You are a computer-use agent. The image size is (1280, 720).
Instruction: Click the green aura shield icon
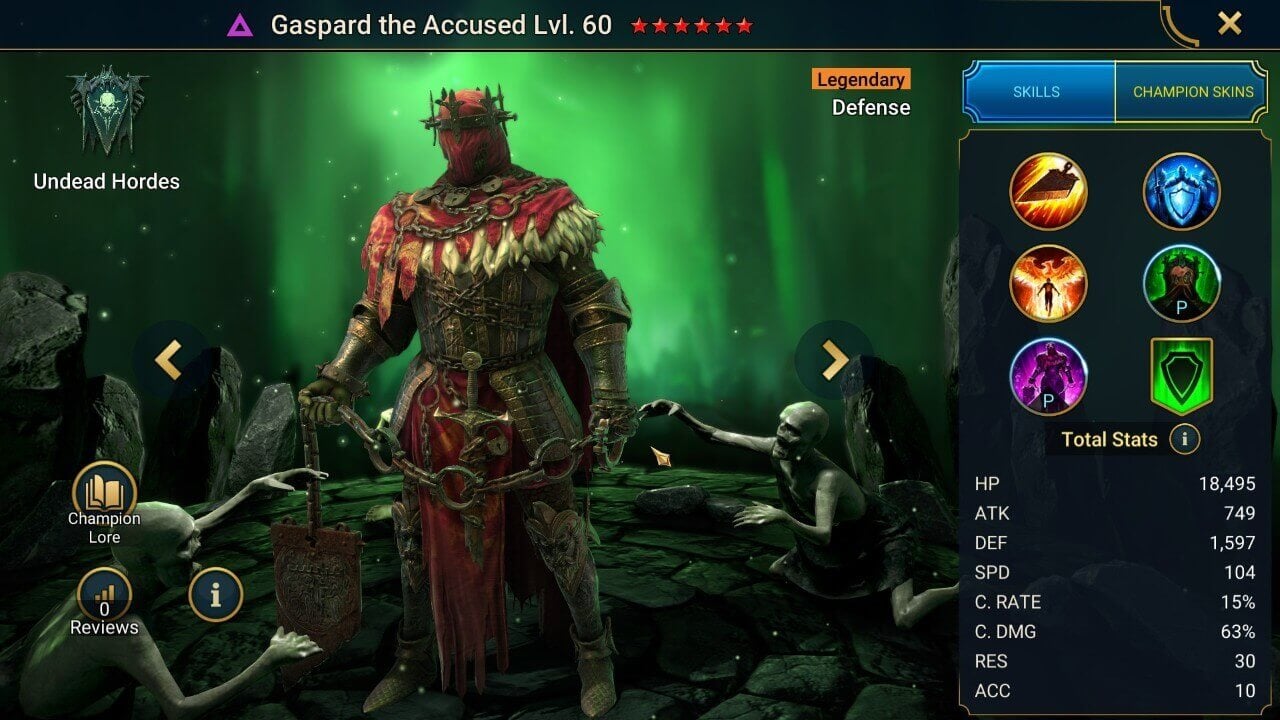coord(1181,377)
